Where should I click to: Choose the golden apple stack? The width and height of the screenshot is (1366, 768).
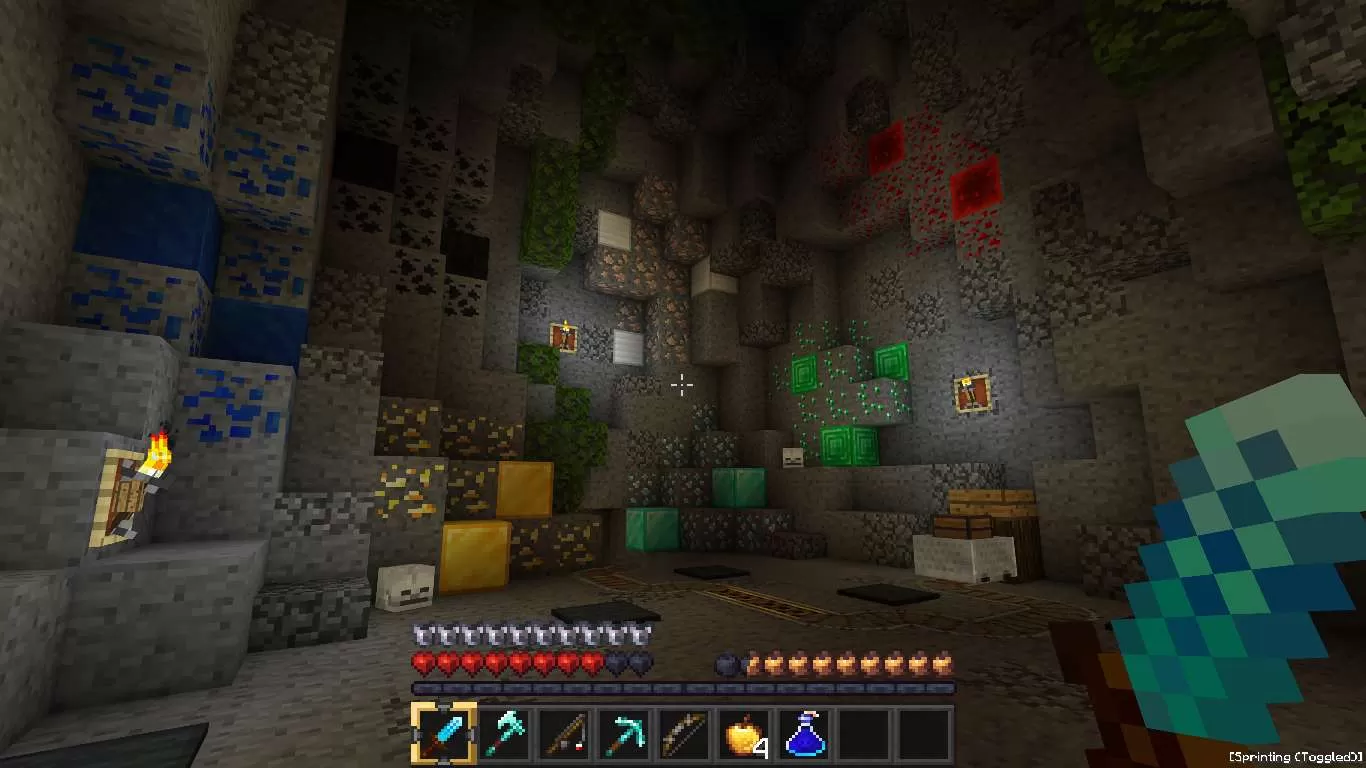pos(744,734)
